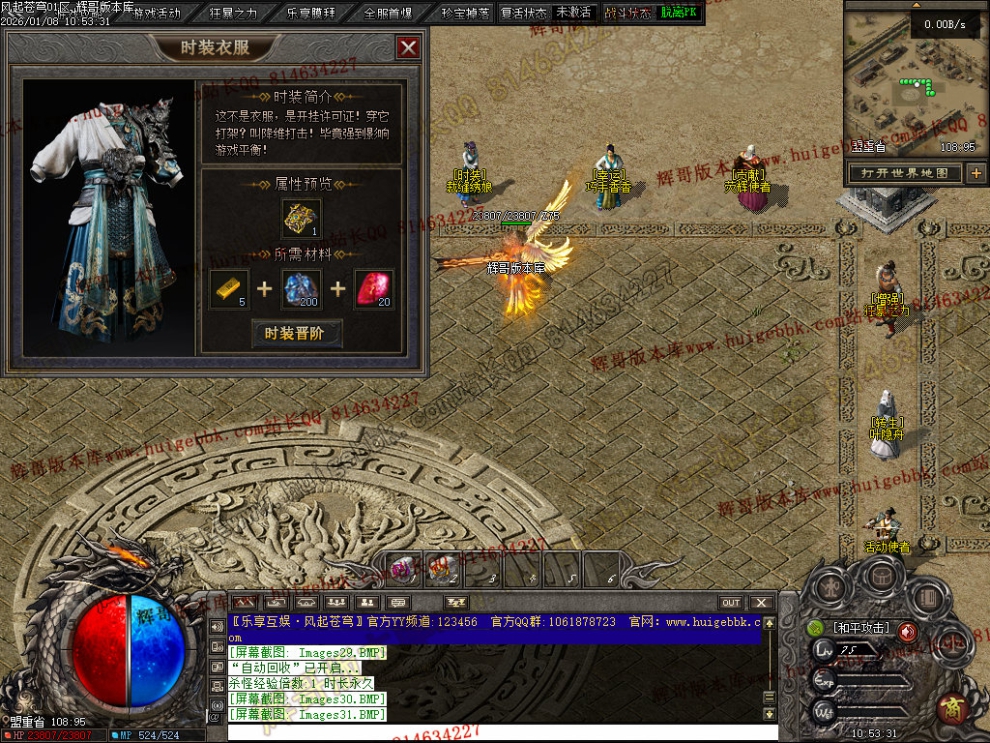Open the 珍宝掉落 drops menu

(466, 13)
